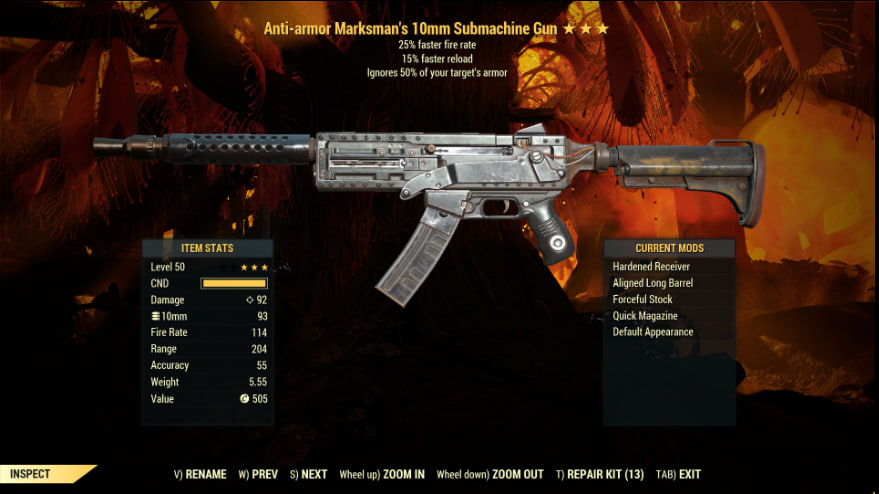Show the Next item
879x494 pixels.
coord(308,474)
